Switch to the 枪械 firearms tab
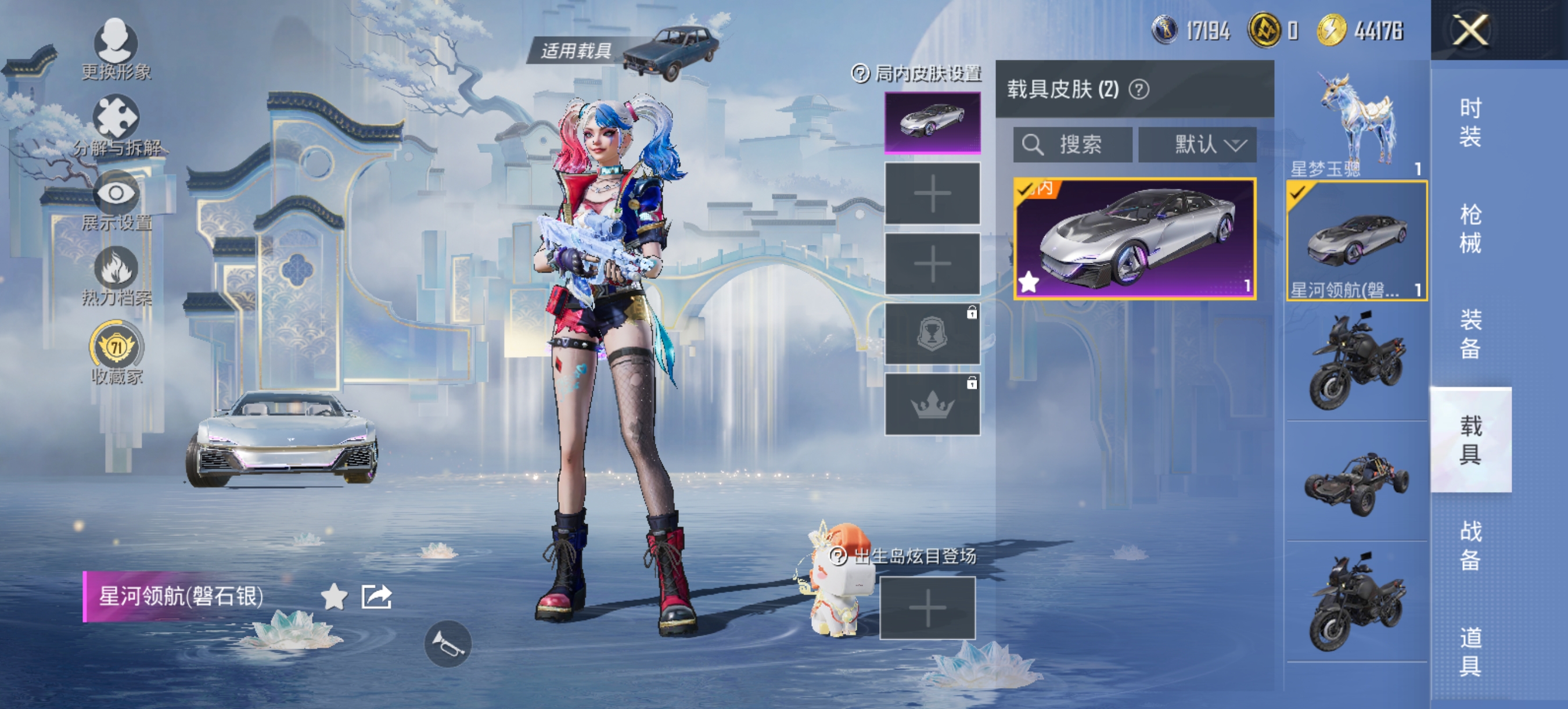Viewport: 1568px width, 709px height. pyautogui.click(x=1470, y=228)
